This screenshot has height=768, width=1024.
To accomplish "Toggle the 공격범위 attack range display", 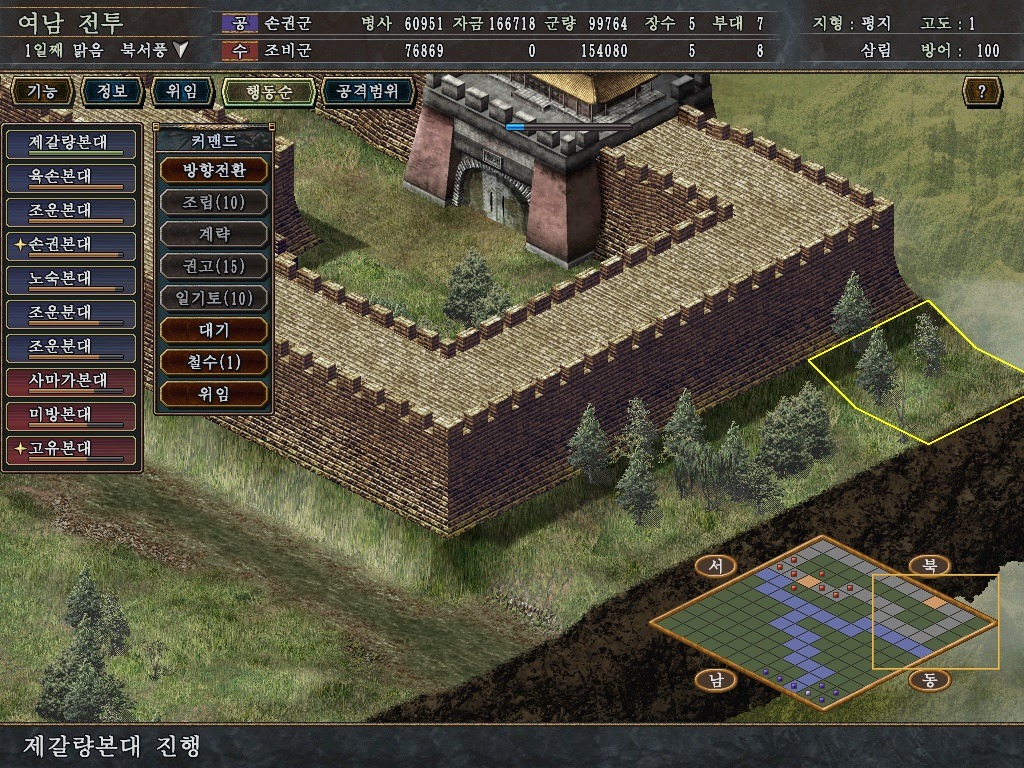I will (x=368, y=92).
